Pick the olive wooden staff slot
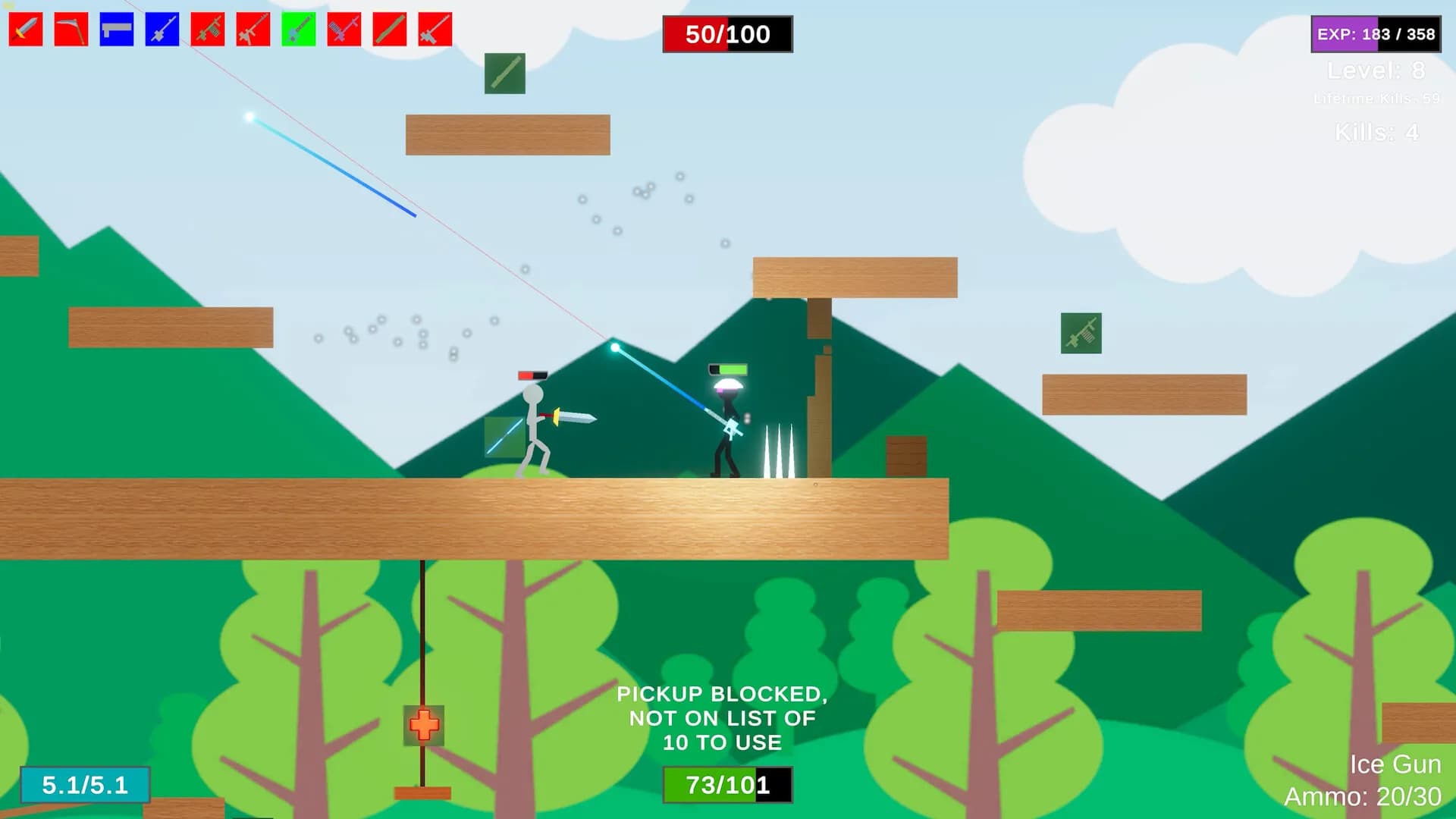Viewport: 1456px width, 819px height. click(390, 30)
